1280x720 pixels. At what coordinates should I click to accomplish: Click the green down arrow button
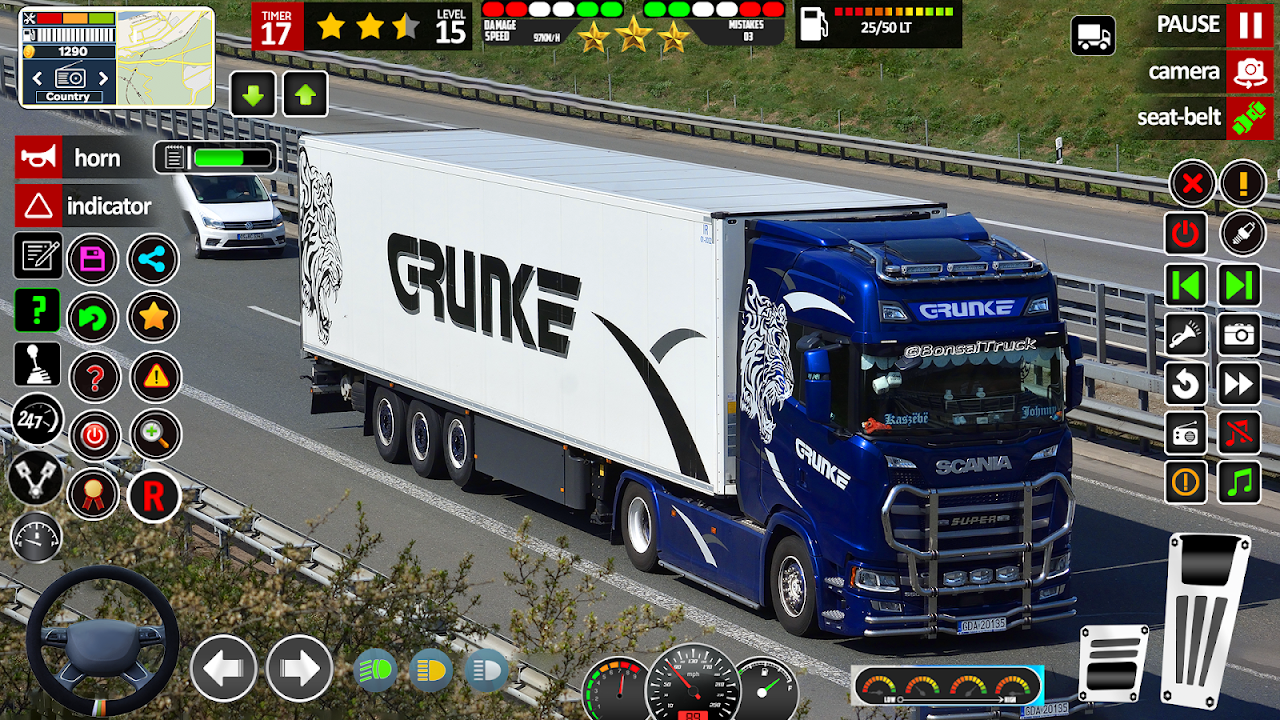[x=253, y=95]
